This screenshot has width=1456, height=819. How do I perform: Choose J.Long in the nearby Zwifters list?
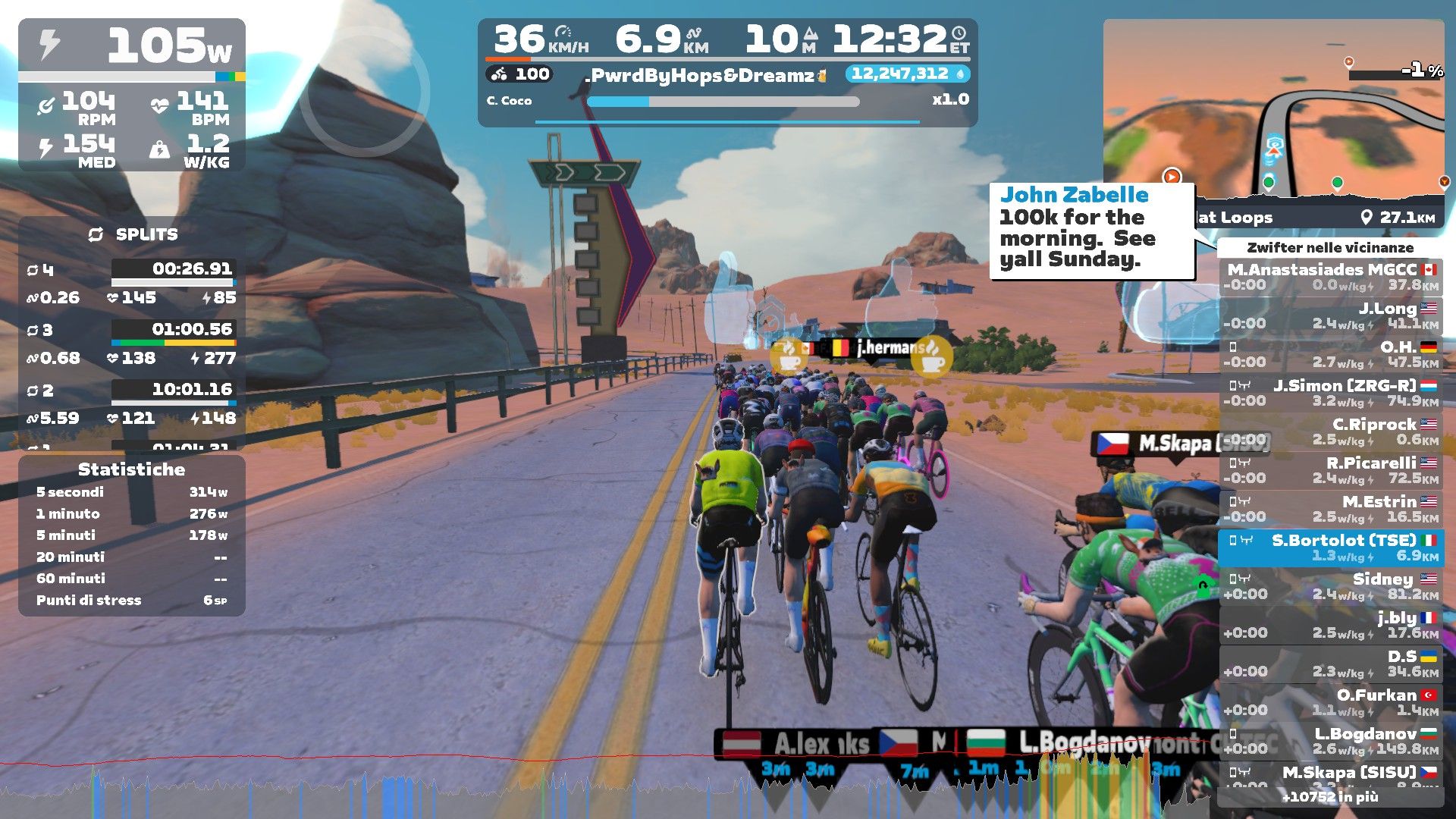coord(1331,315)
